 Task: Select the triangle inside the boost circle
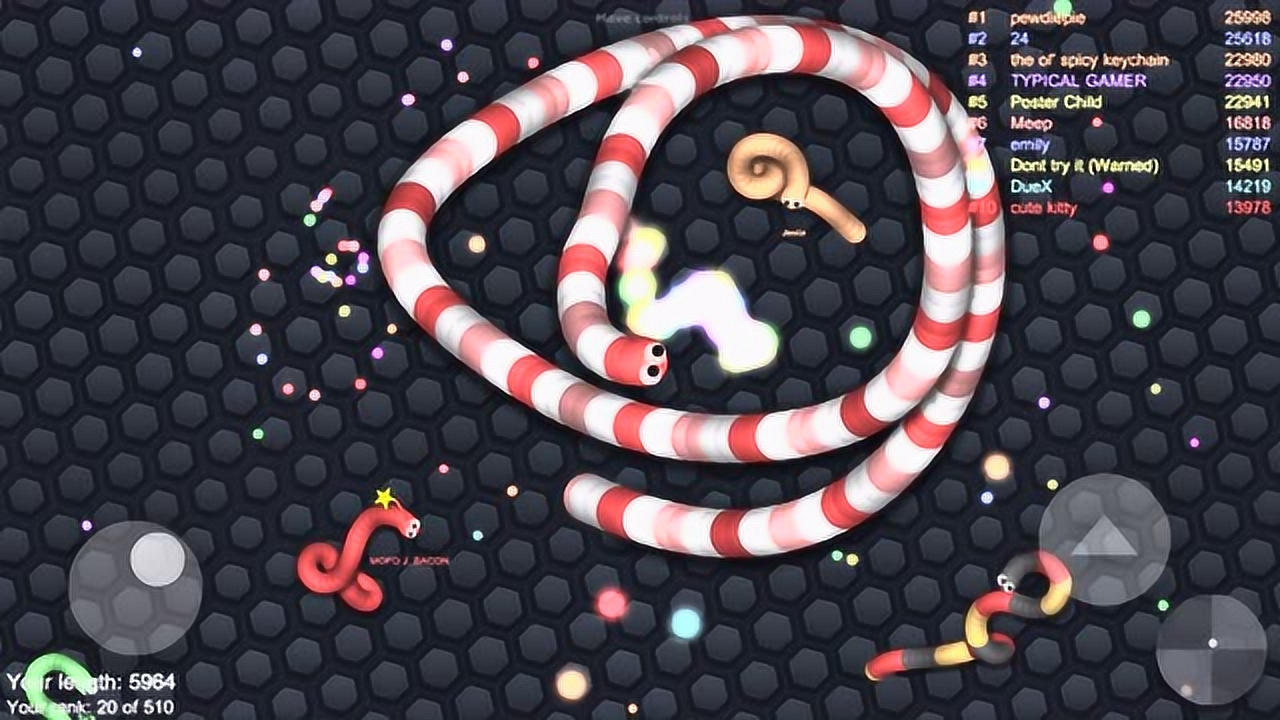point(1106,536)
